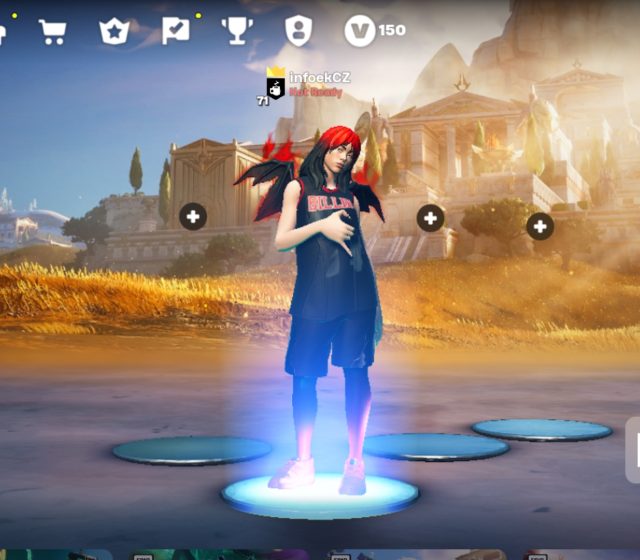The height and width of the screenshot is (560, 640).
Task: Open the trophy Compete tab
Action: (x=237, y=31)
